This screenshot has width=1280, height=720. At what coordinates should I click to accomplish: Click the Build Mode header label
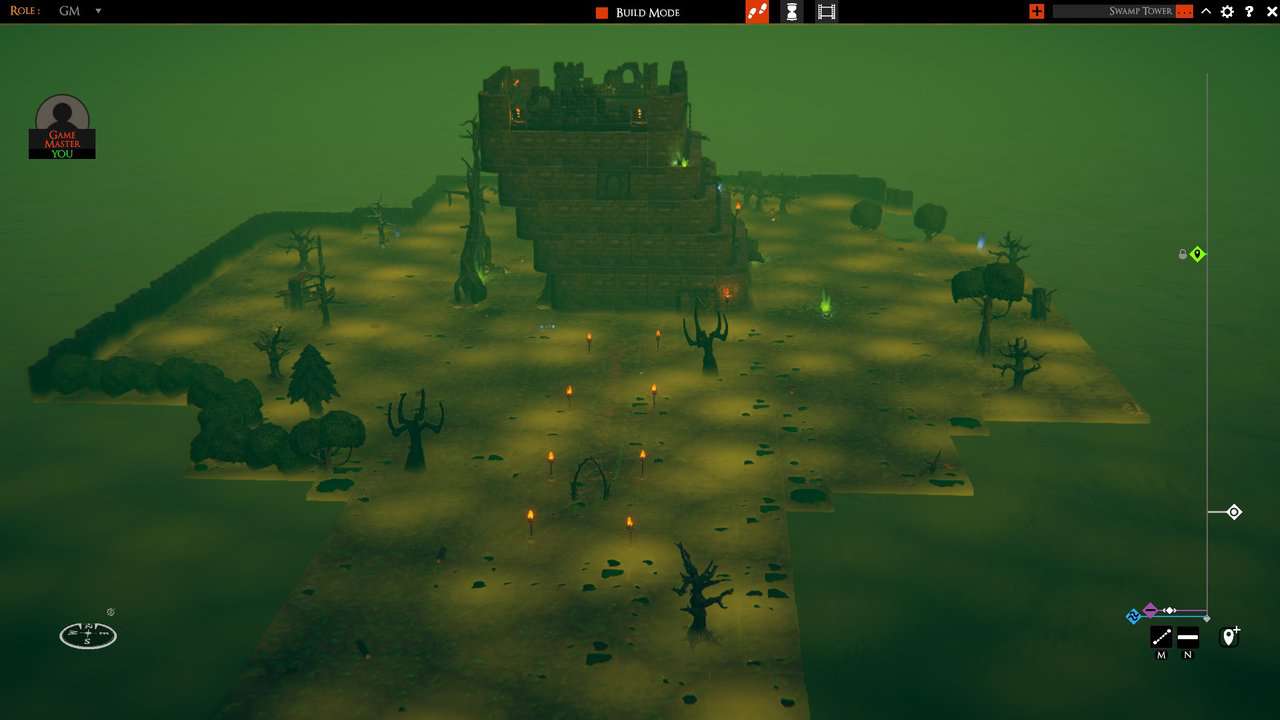click(648, 12)
